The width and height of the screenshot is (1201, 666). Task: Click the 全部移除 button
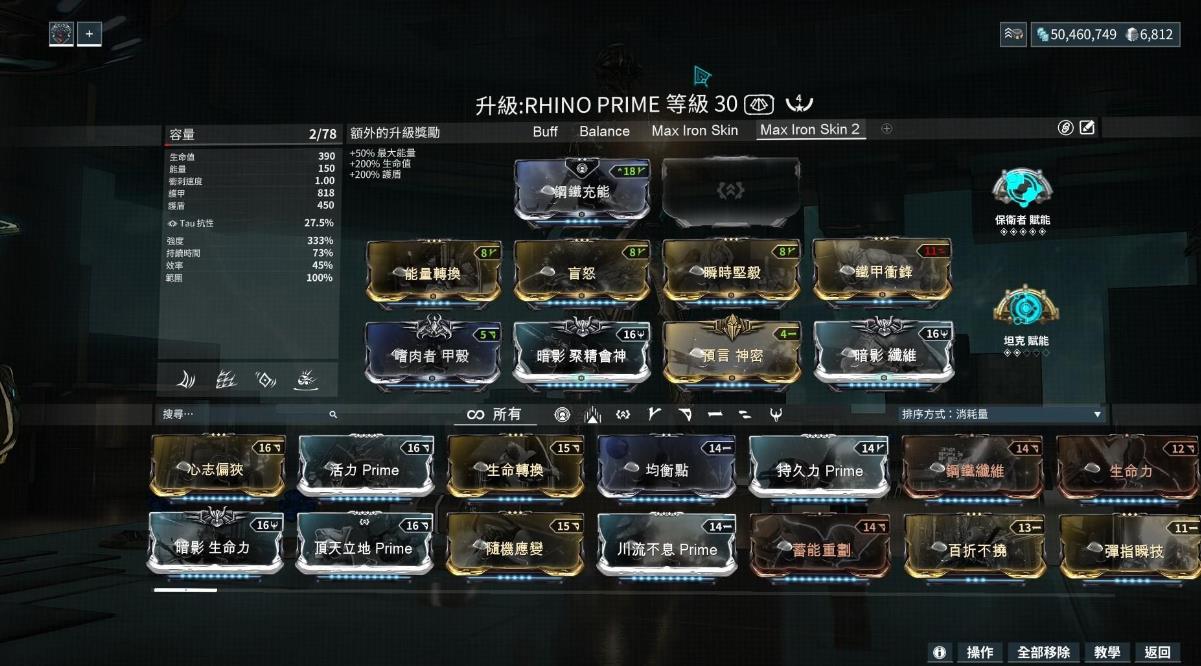click(x=1043, y=652)
